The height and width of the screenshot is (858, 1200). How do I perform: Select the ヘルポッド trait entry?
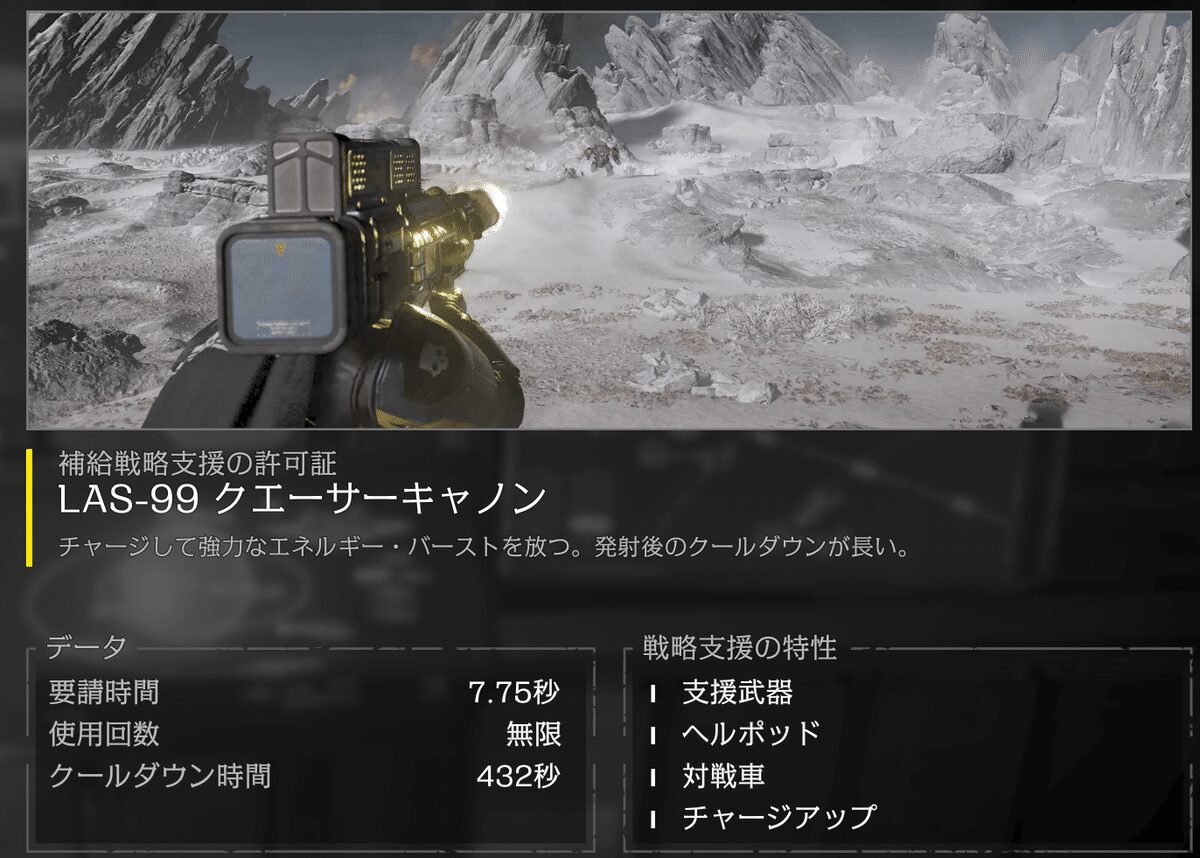point(751,734)
